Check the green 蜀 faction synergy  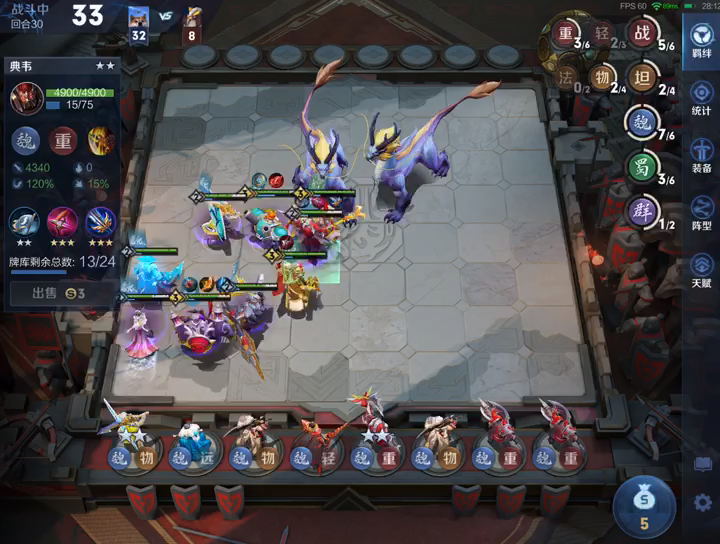pyautogui.click(x=641, y=166)
